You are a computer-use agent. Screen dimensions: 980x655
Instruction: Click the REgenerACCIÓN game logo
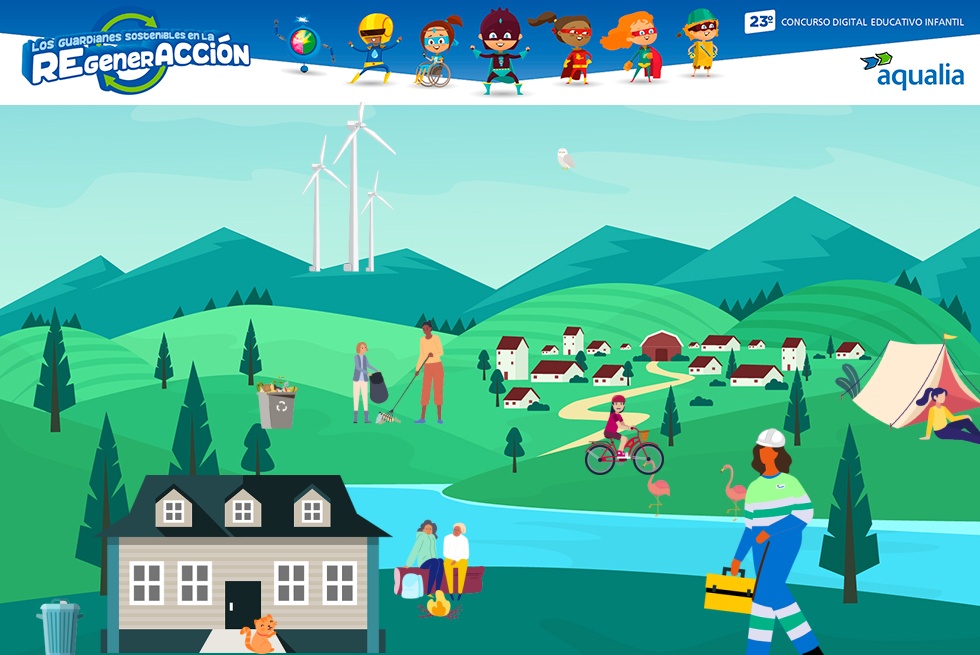138,56
